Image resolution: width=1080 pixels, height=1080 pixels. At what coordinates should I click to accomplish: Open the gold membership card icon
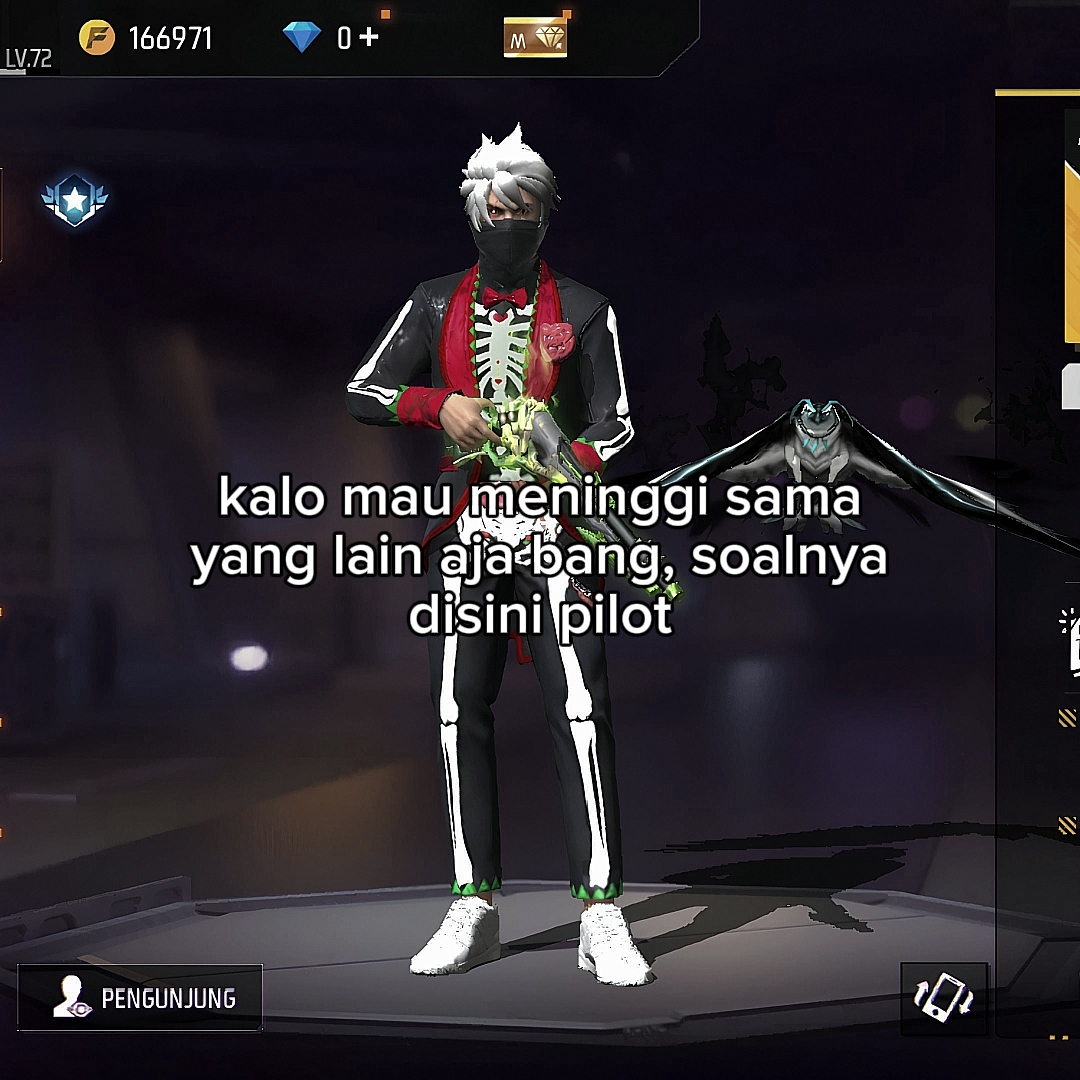(535, 38)
